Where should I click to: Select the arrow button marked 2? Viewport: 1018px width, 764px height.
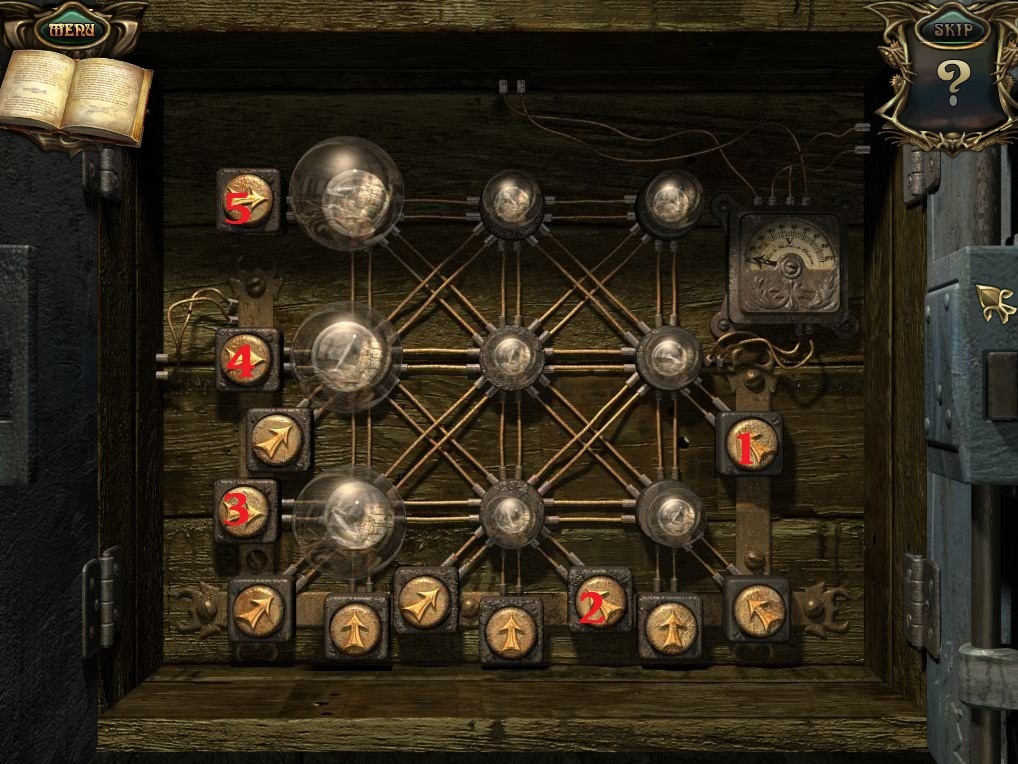pos(600,599)
